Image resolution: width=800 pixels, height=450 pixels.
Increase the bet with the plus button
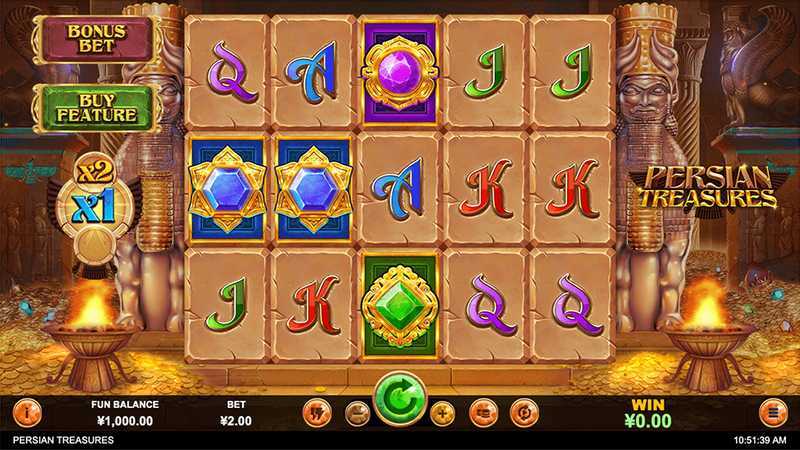(x=443, y=411)
